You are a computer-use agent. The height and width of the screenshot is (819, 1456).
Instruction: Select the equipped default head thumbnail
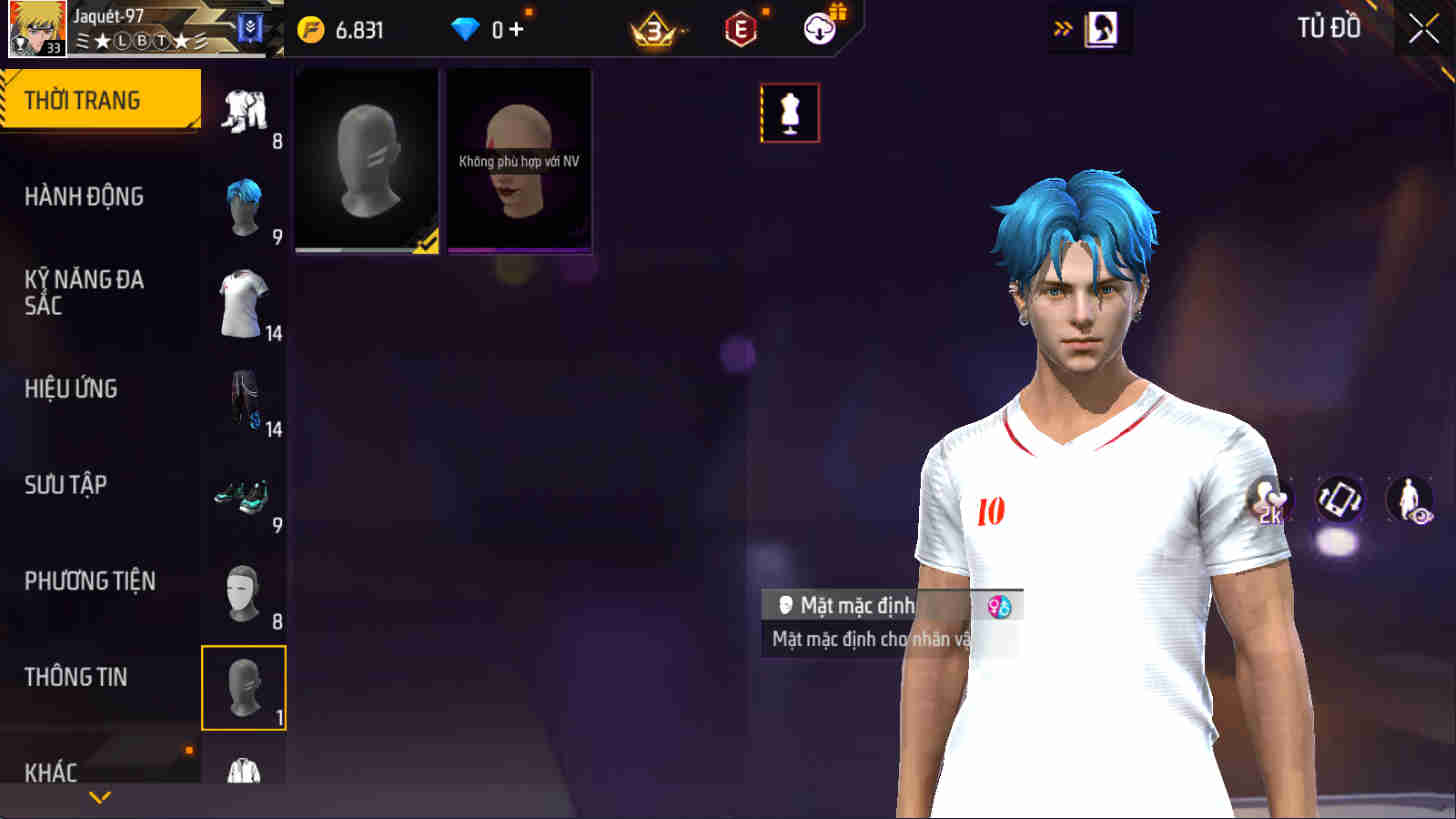366,158
